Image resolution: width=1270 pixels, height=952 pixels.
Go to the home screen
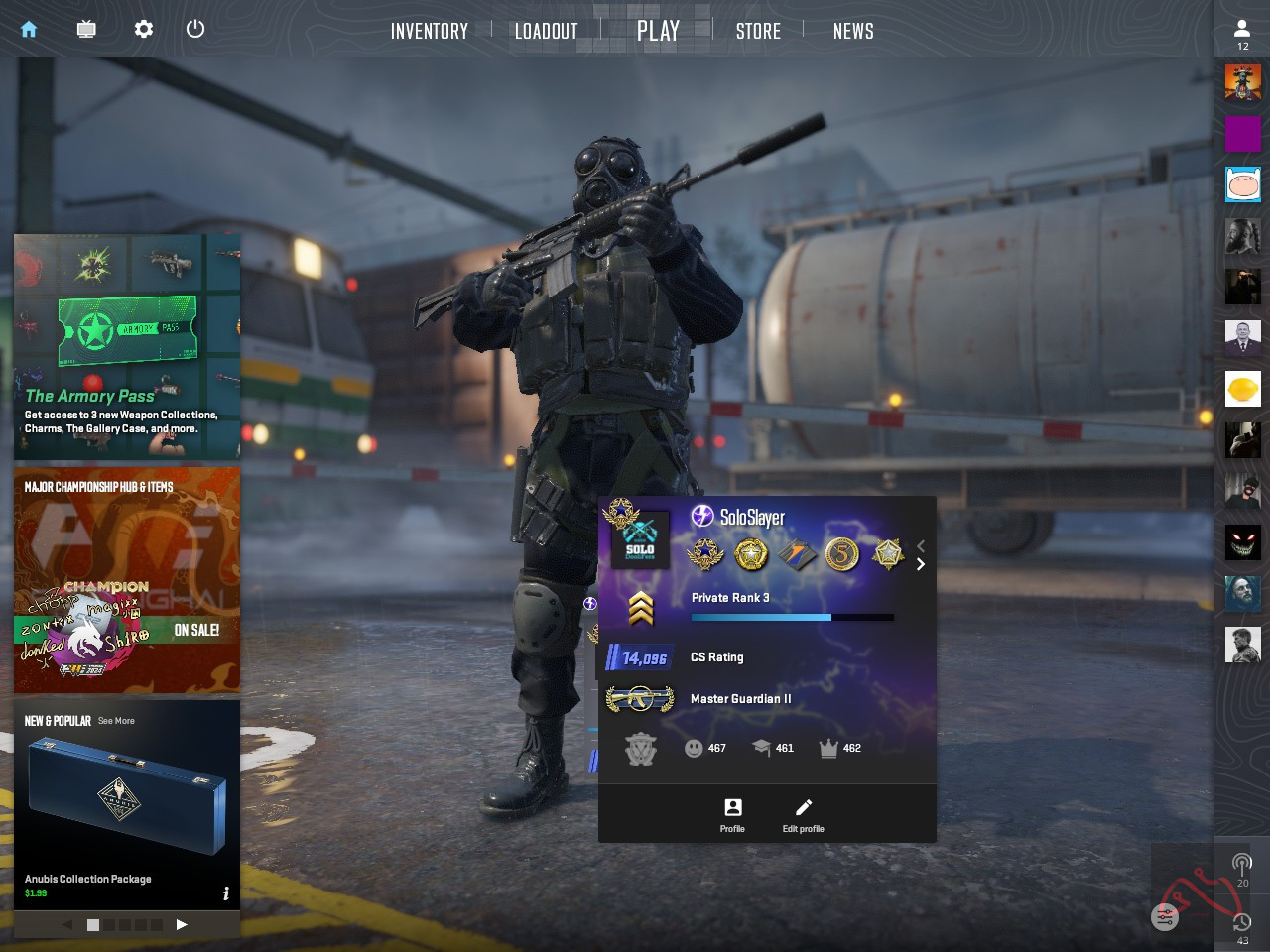tap(29, 30)
